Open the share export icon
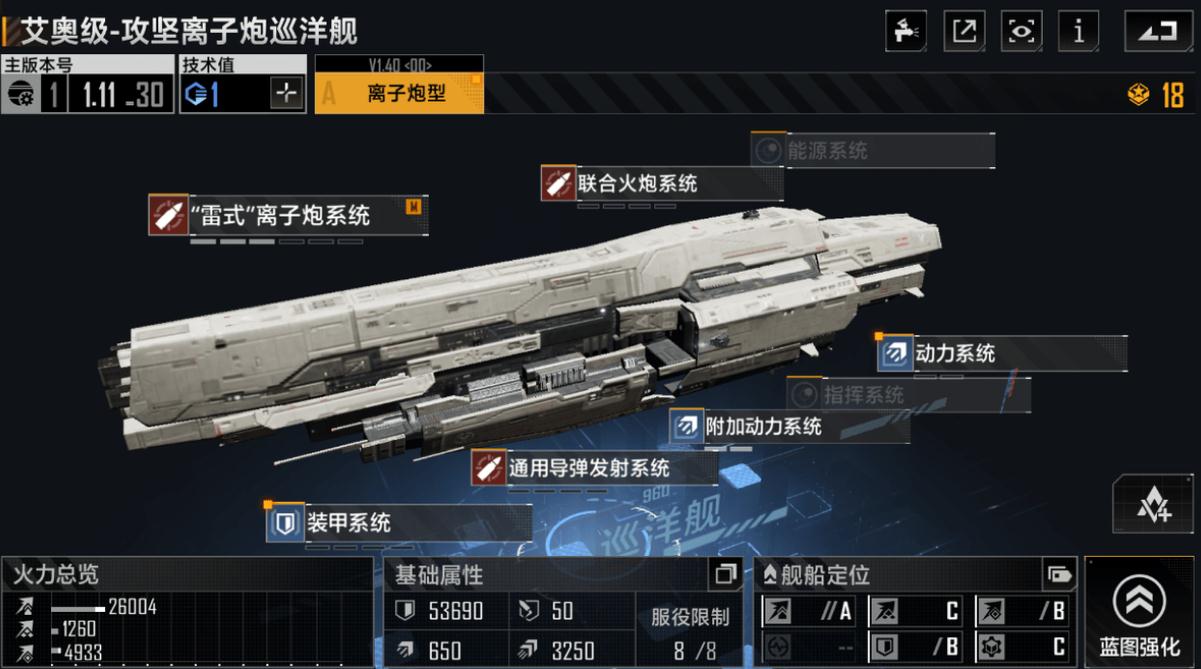 point(964,30)
